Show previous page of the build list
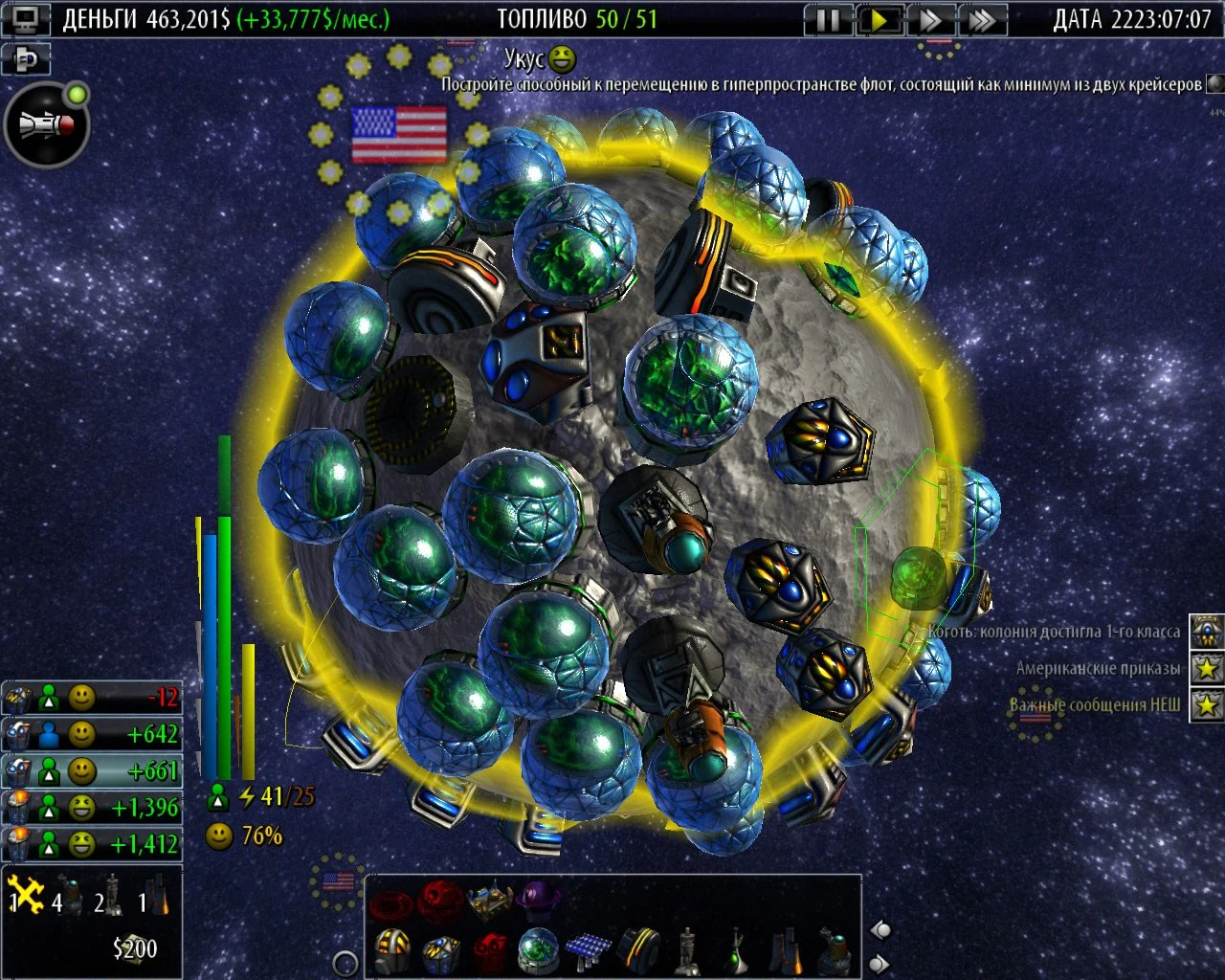Image resolution: width=1225 pixels, height=980 pixels. [880, 930]
